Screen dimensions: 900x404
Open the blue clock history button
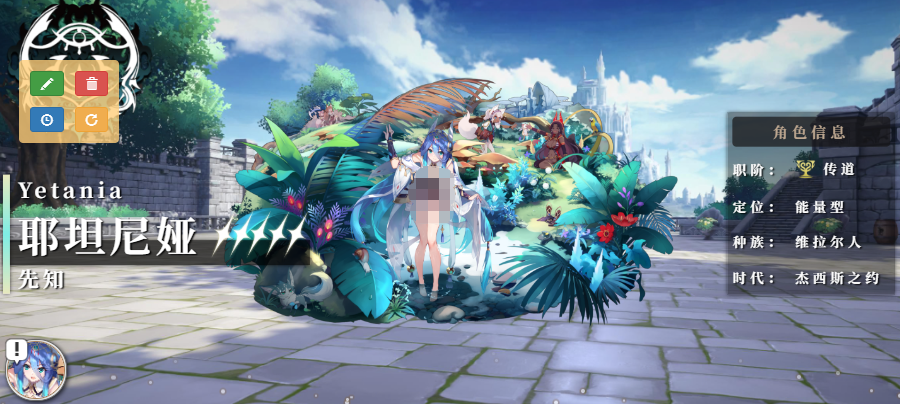(x=47, y=120)
